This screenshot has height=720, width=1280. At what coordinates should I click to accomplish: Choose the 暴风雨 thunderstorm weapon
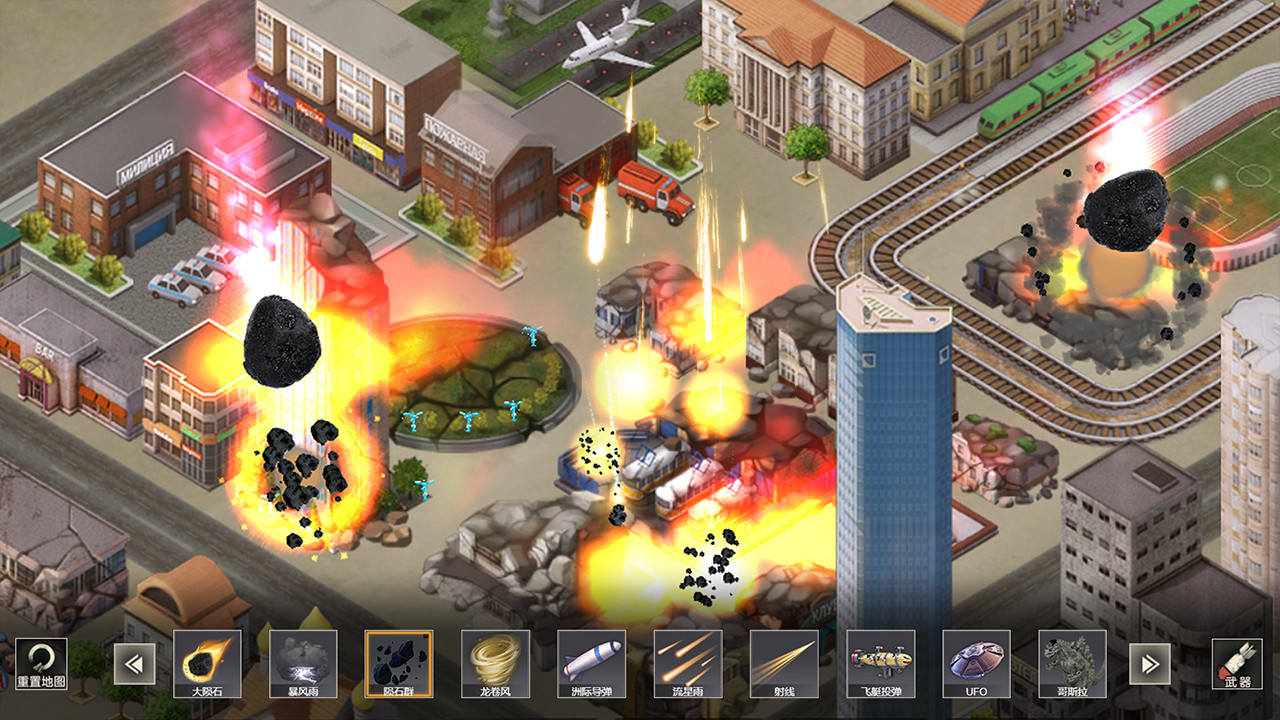(x=303, y=663)
